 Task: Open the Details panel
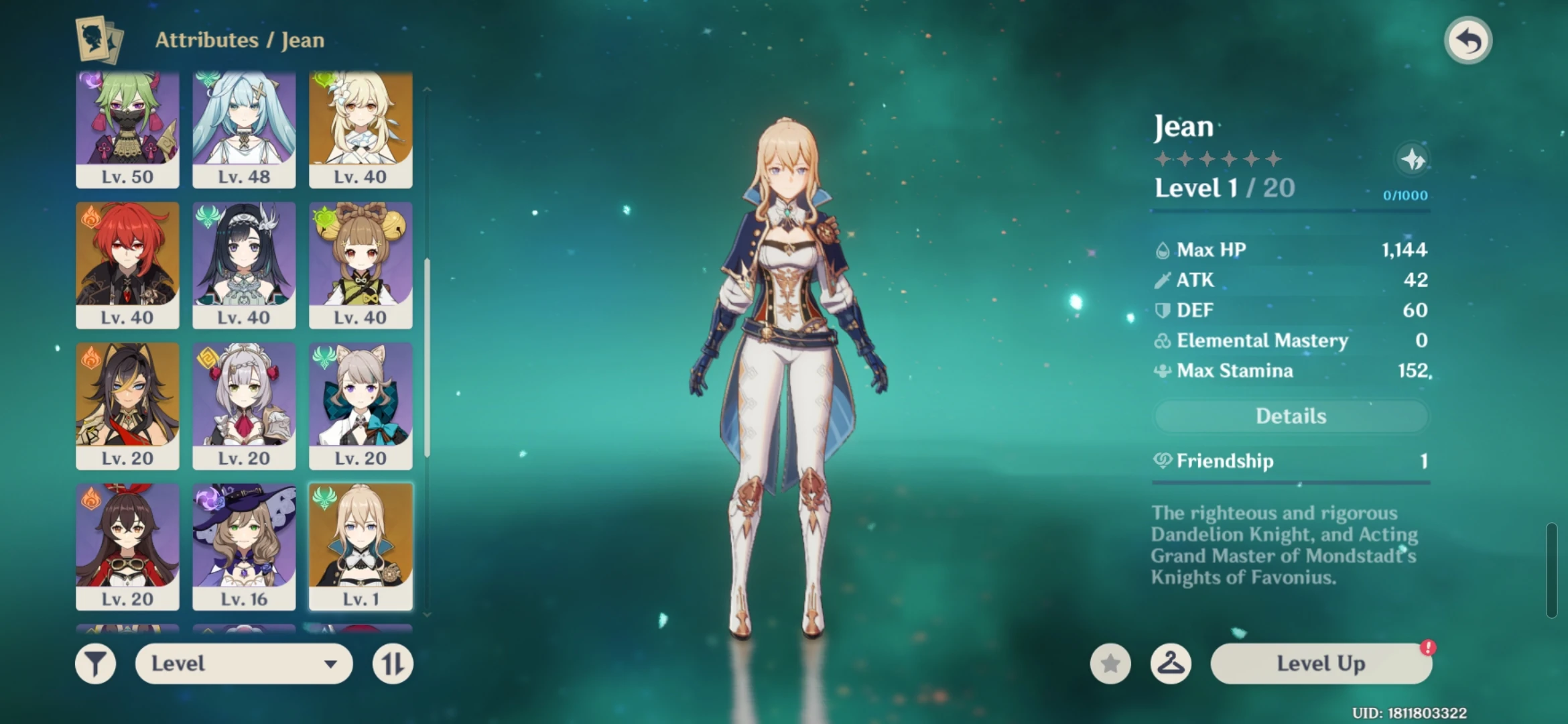[1290, 416]
